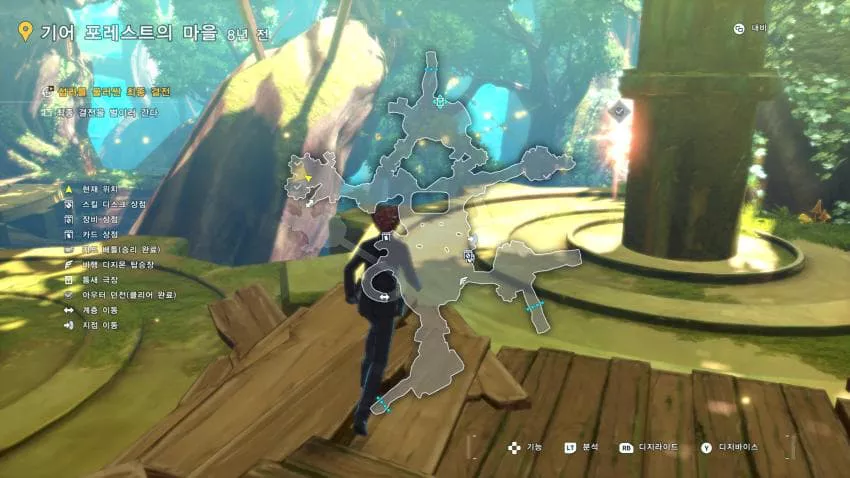Screen dimensions: 850x478
Task: Click the cyan marker at the map's top
Action: pos(439,101)
